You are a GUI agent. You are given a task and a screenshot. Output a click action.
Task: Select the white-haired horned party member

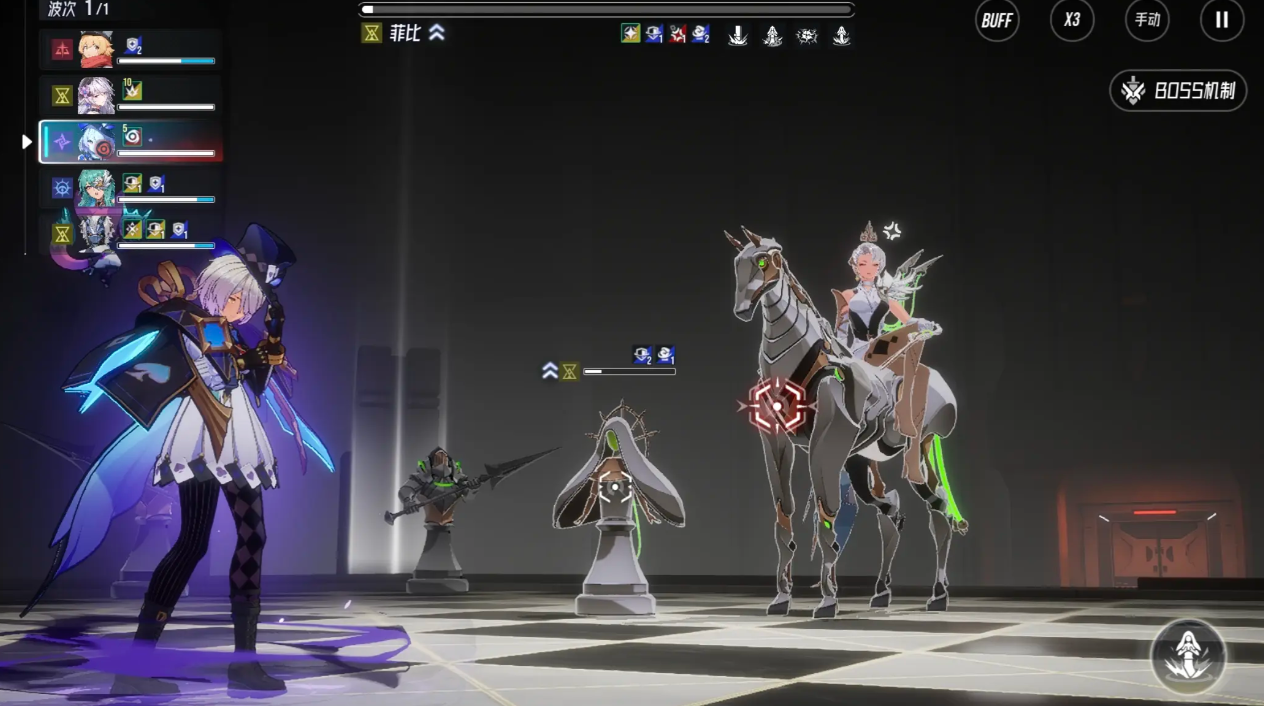pyautogui.click(x=97, y=234)
